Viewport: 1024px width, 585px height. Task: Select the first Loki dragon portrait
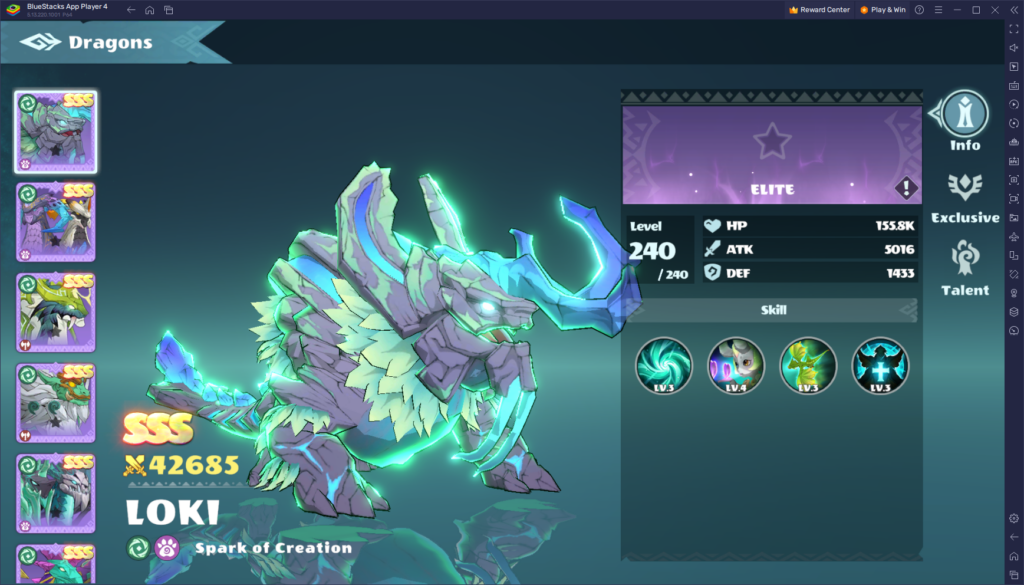point(56,131)
